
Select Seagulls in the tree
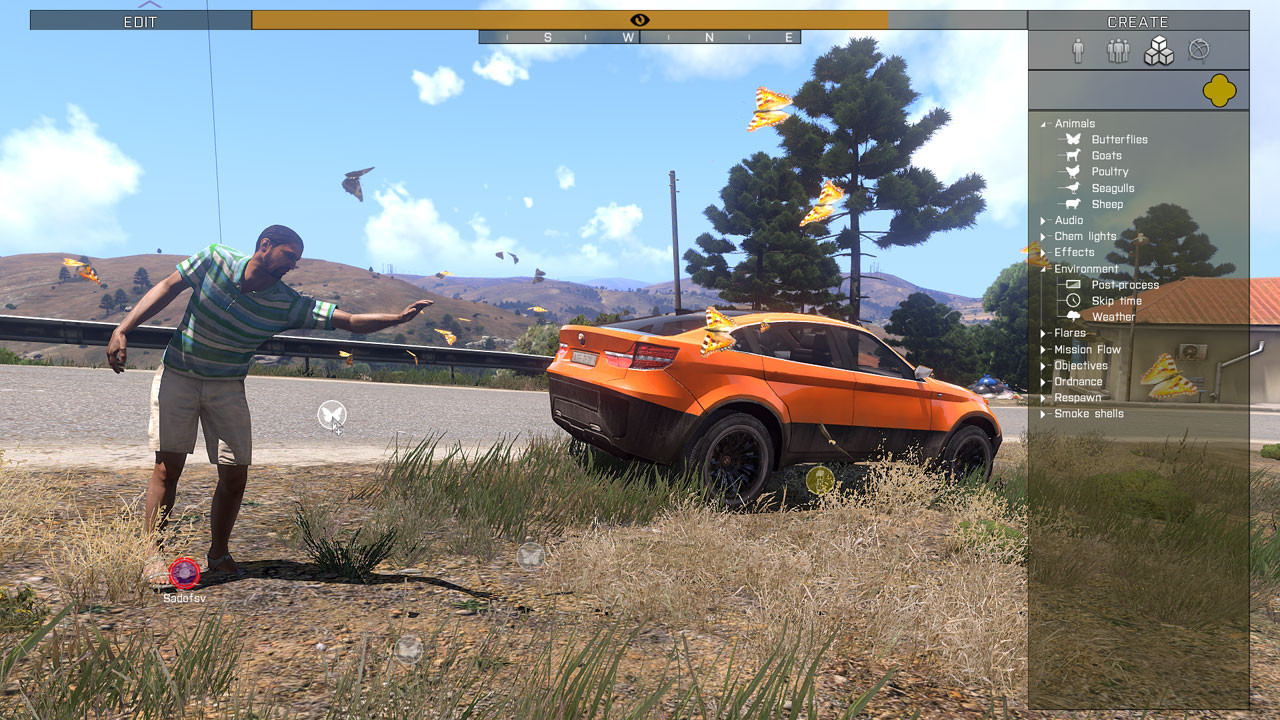pyautogui.click(x=1112, y=188)
